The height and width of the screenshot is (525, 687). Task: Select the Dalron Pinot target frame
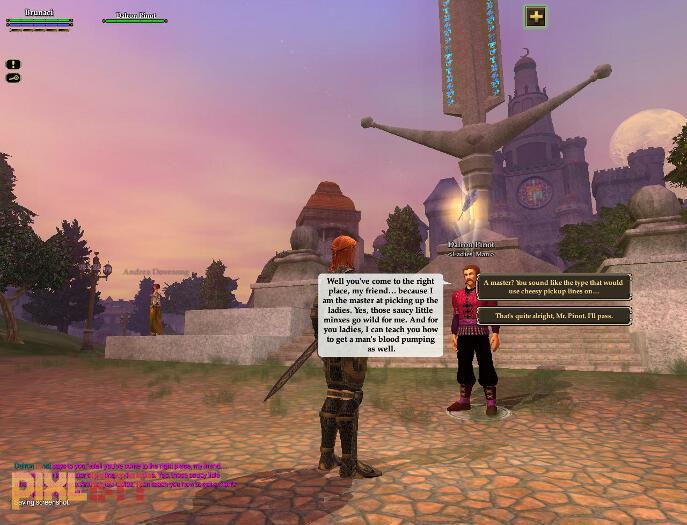tap(134, 18)
